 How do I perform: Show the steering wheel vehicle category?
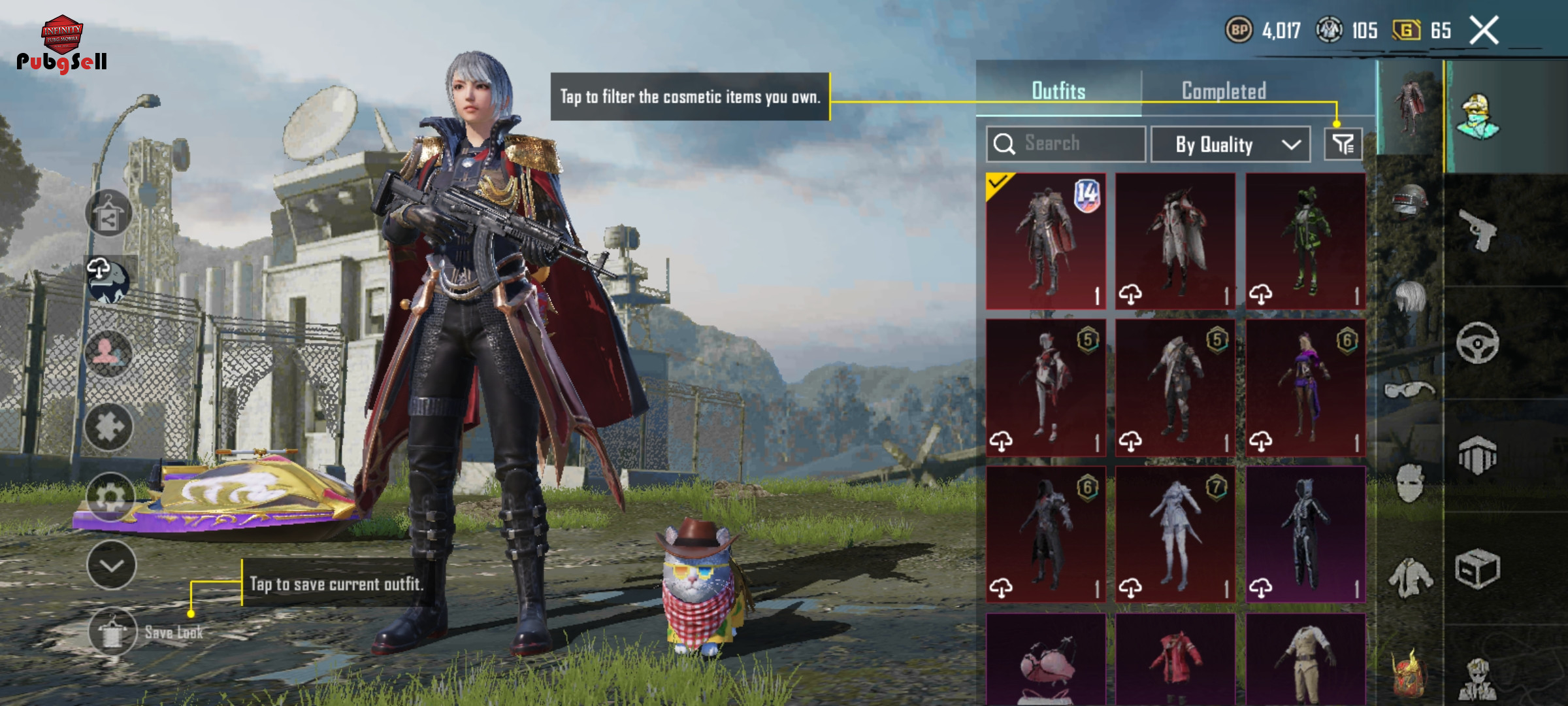pyautogui.click(x=1478, y=342)
